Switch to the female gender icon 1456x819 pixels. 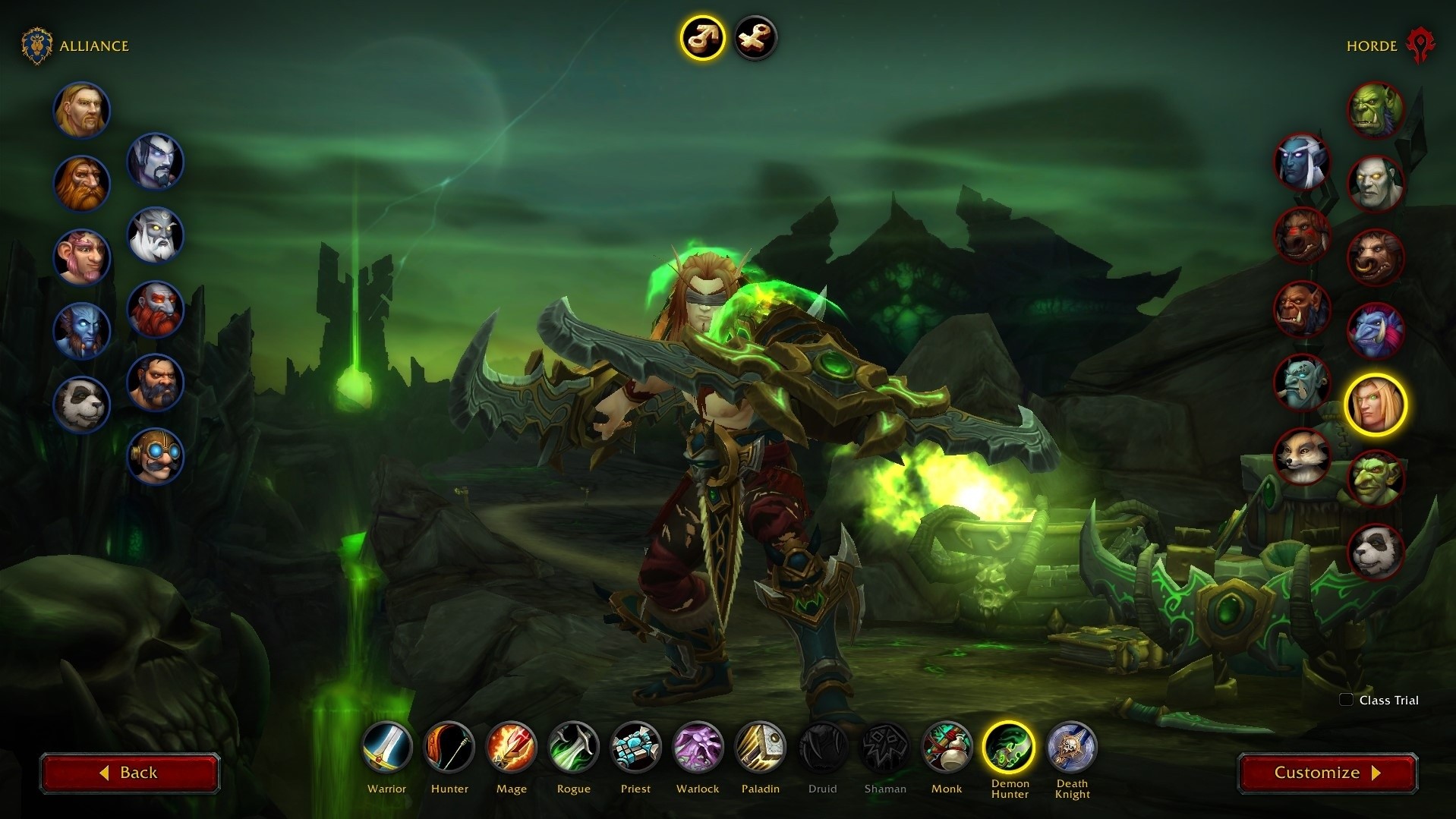pos(755,37)
